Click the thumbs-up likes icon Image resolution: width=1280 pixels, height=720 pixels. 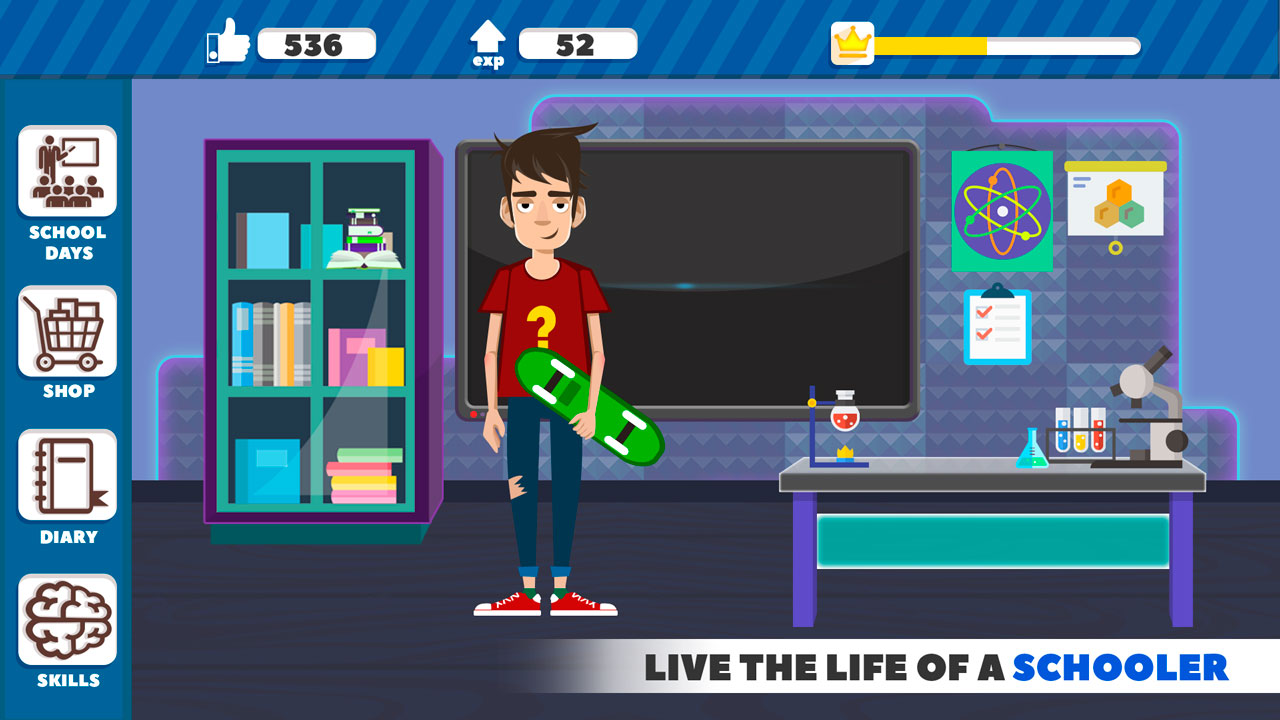tap(228, 42)
